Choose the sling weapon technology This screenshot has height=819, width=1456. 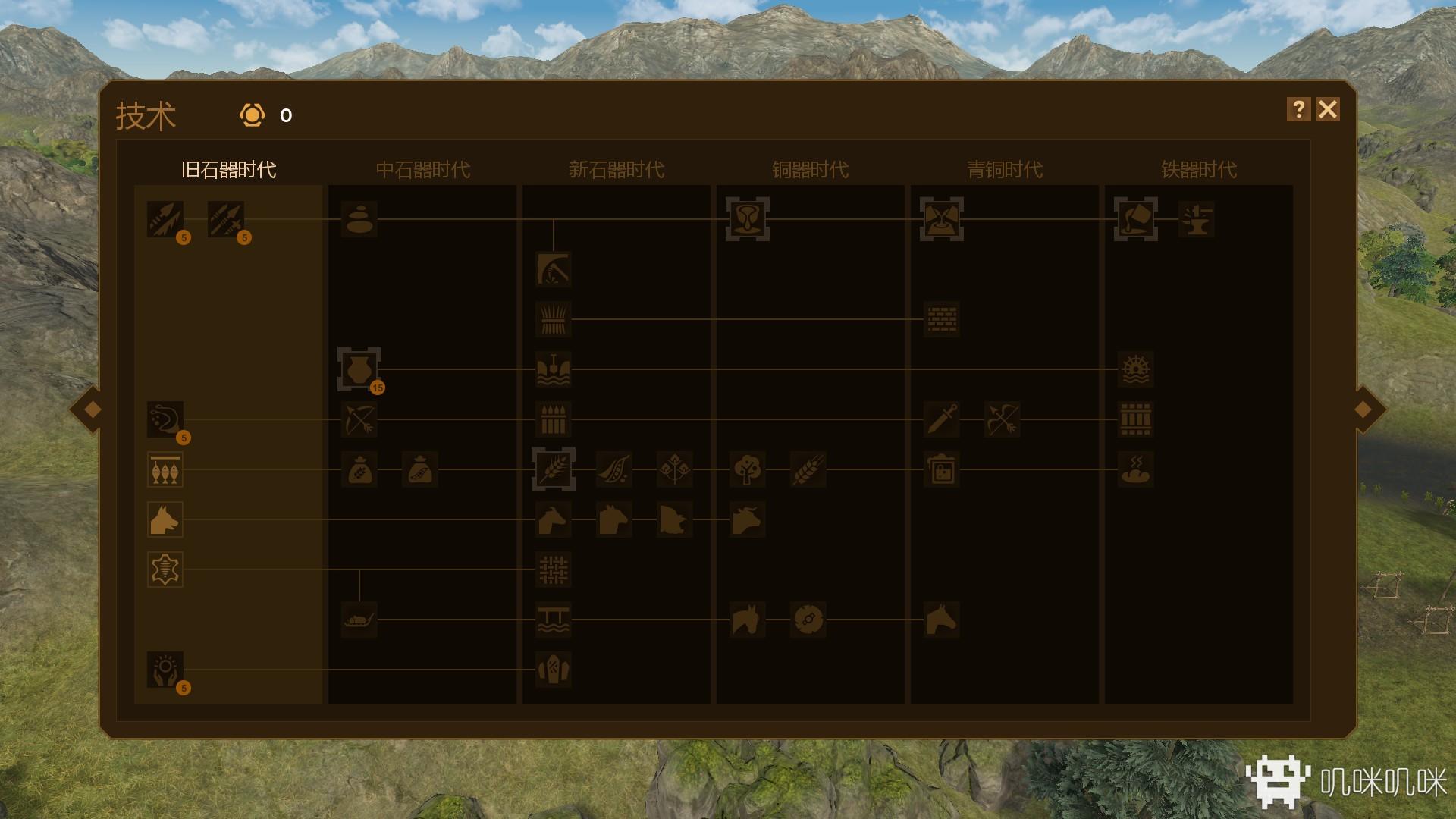click(165, 419)
